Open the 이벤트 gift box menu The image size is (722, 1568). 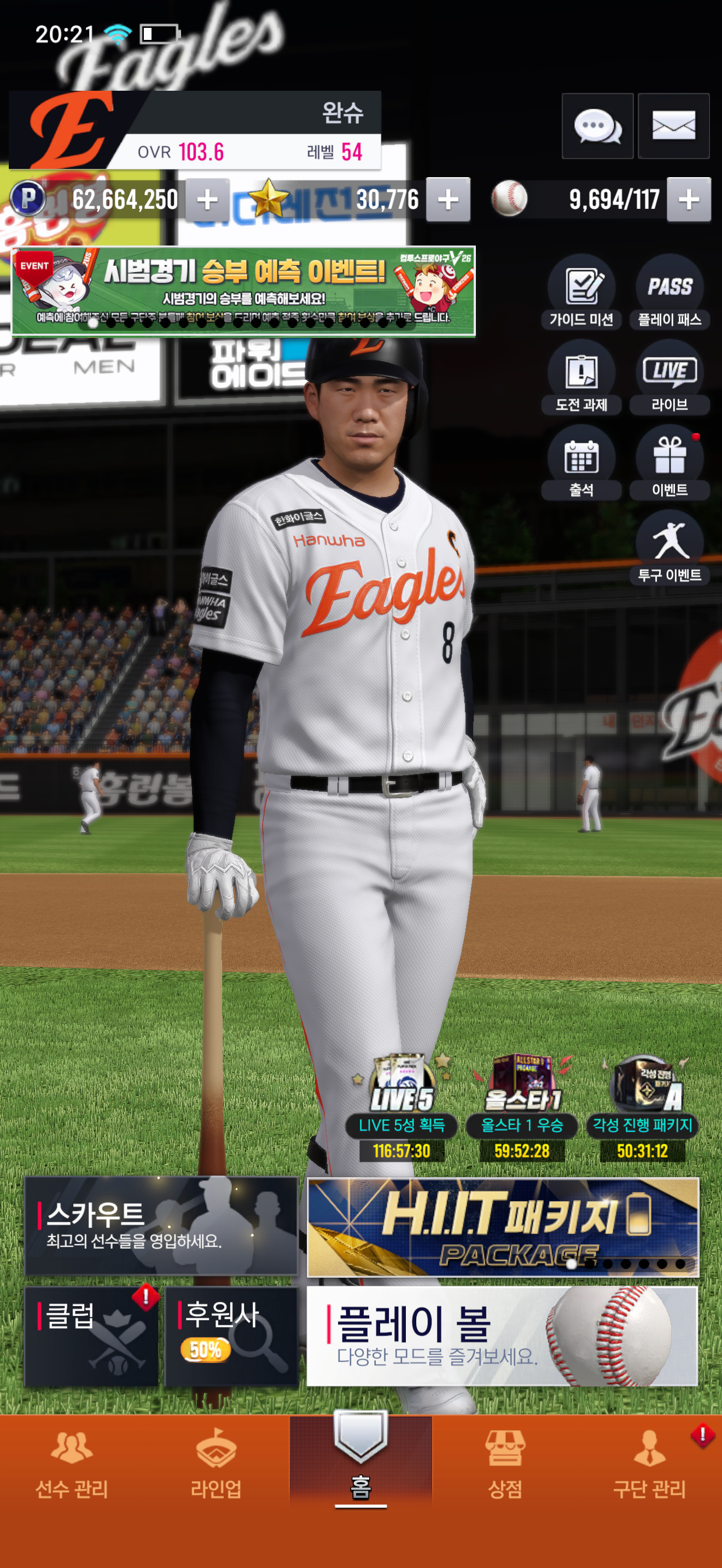(x=669, y=463)
